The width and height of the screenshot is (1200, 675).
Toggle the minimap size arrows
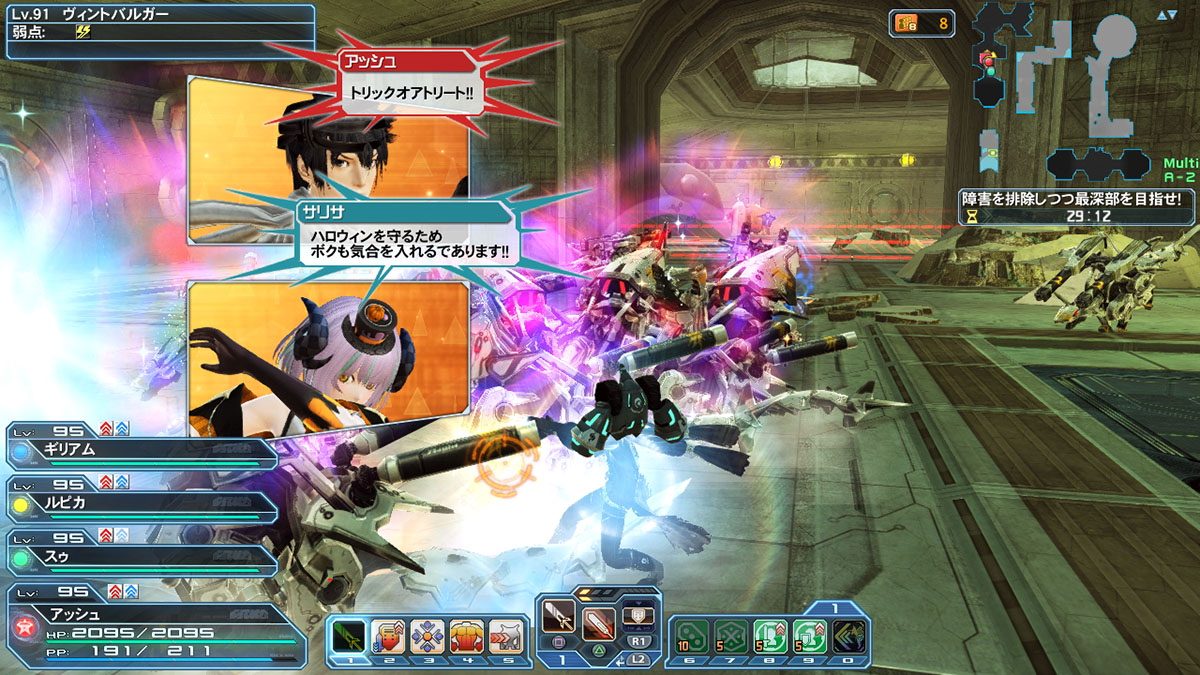(x=1166, y=15)
